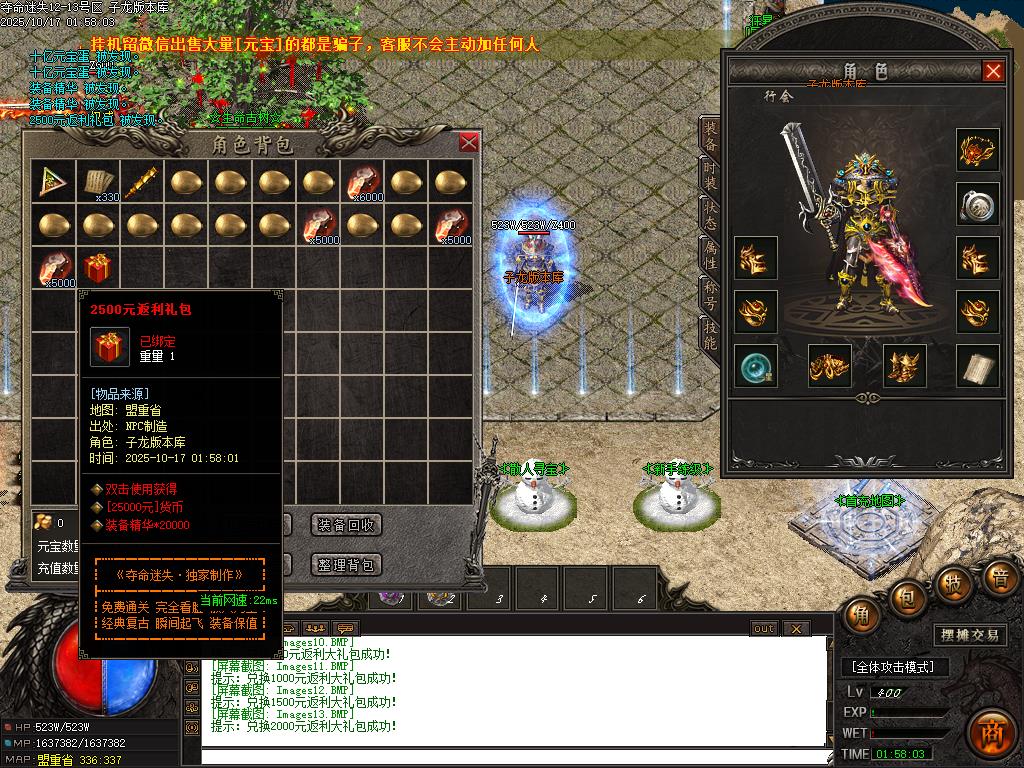Click the 装备回收 equipment recycle button
Screen dimensions: 1024x768
point(346,525)
